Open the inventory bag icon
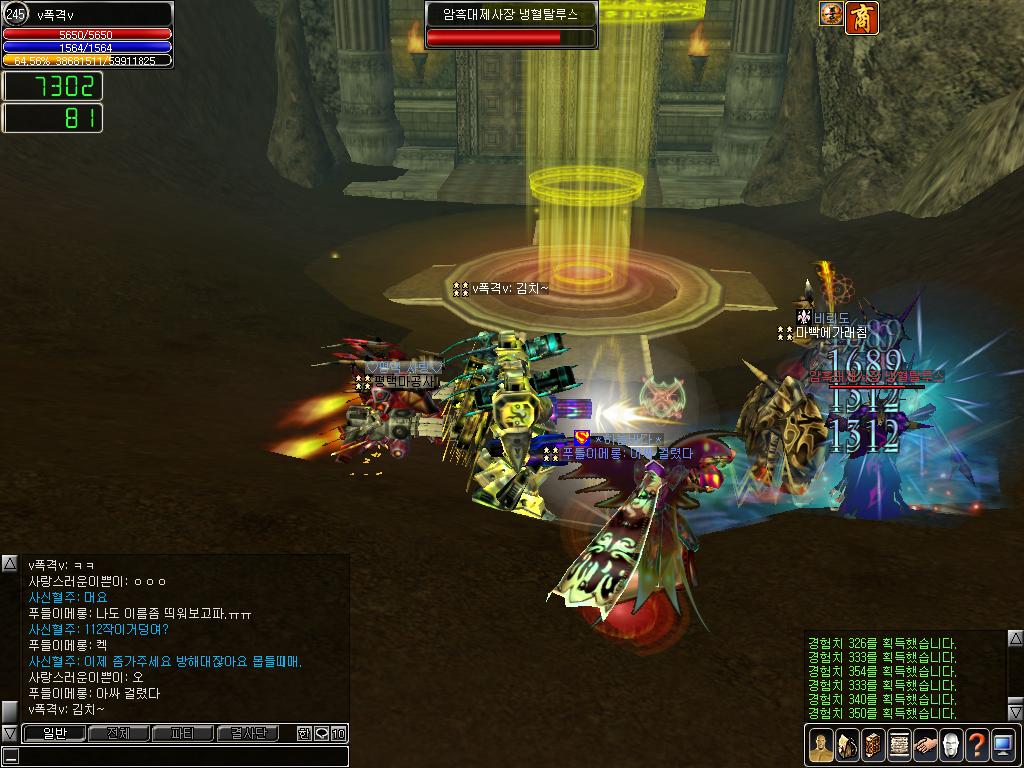Viewport: 1024px width, 768px height. click(x=847, y=745)
